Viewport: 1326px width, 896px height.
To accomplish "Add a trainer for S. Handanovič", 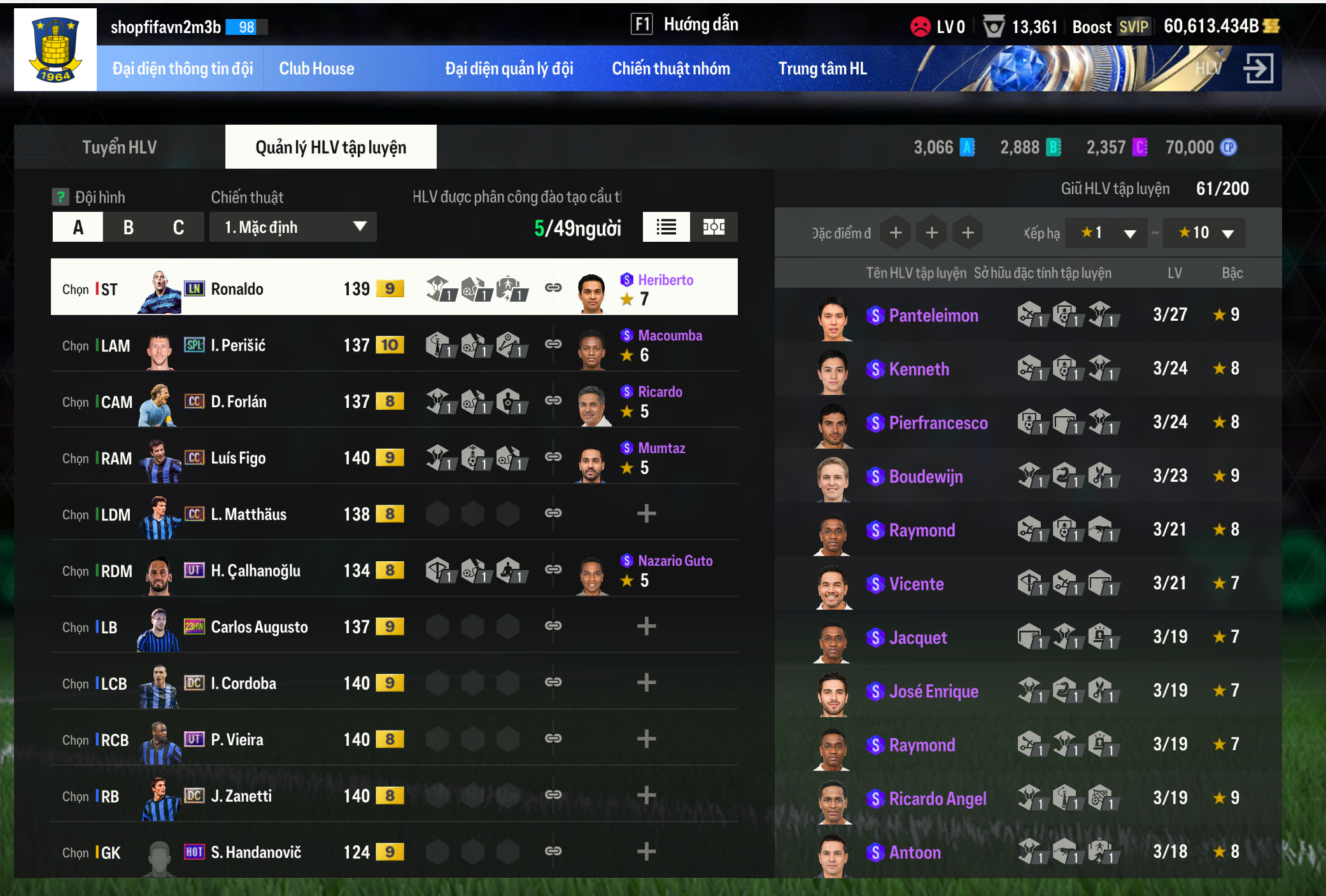I will tap(646, 851).
